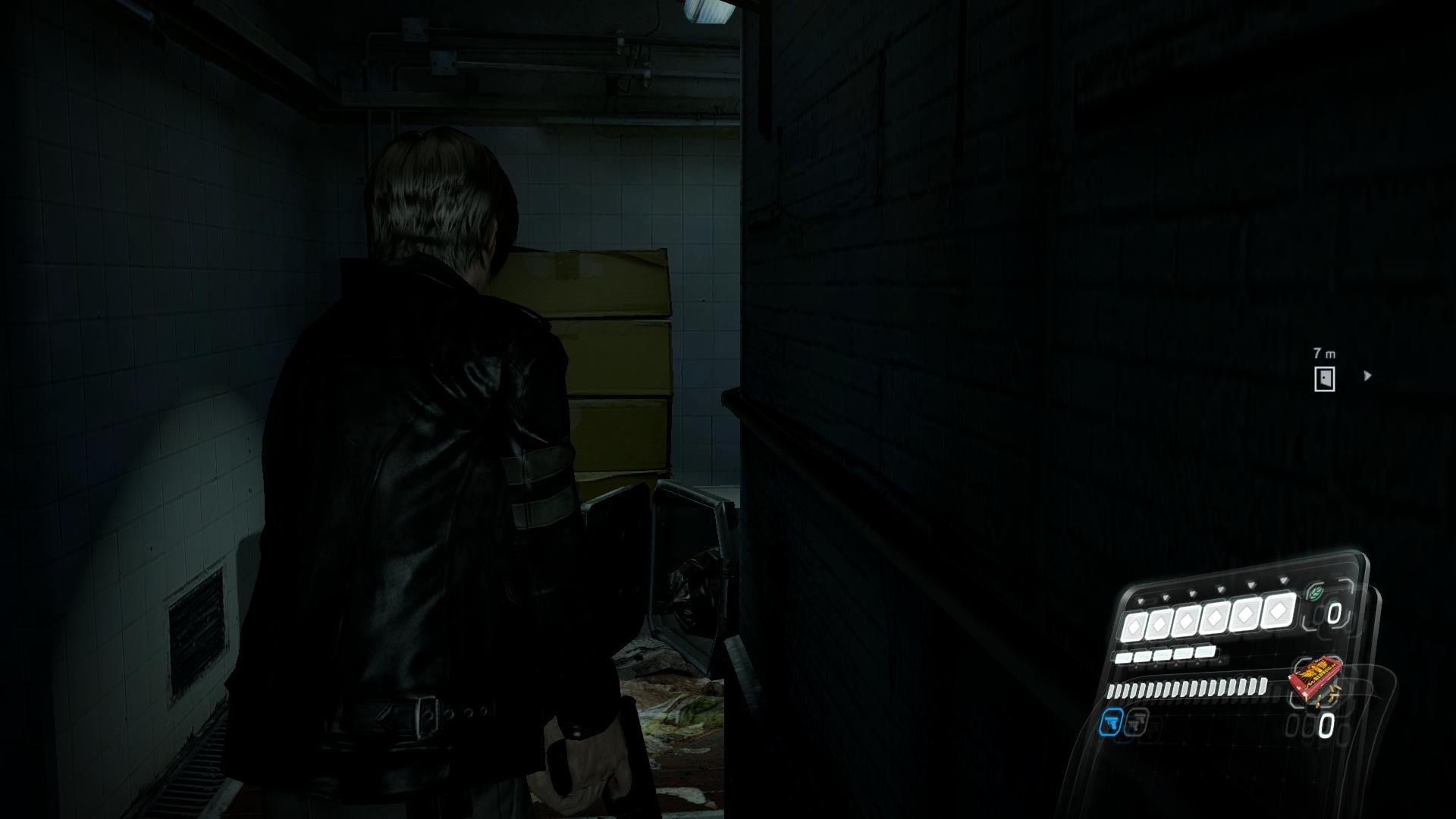Choose the dimmed second pistol icon
Viewport: 1456px width, 819px height.
coord(1136,721)
